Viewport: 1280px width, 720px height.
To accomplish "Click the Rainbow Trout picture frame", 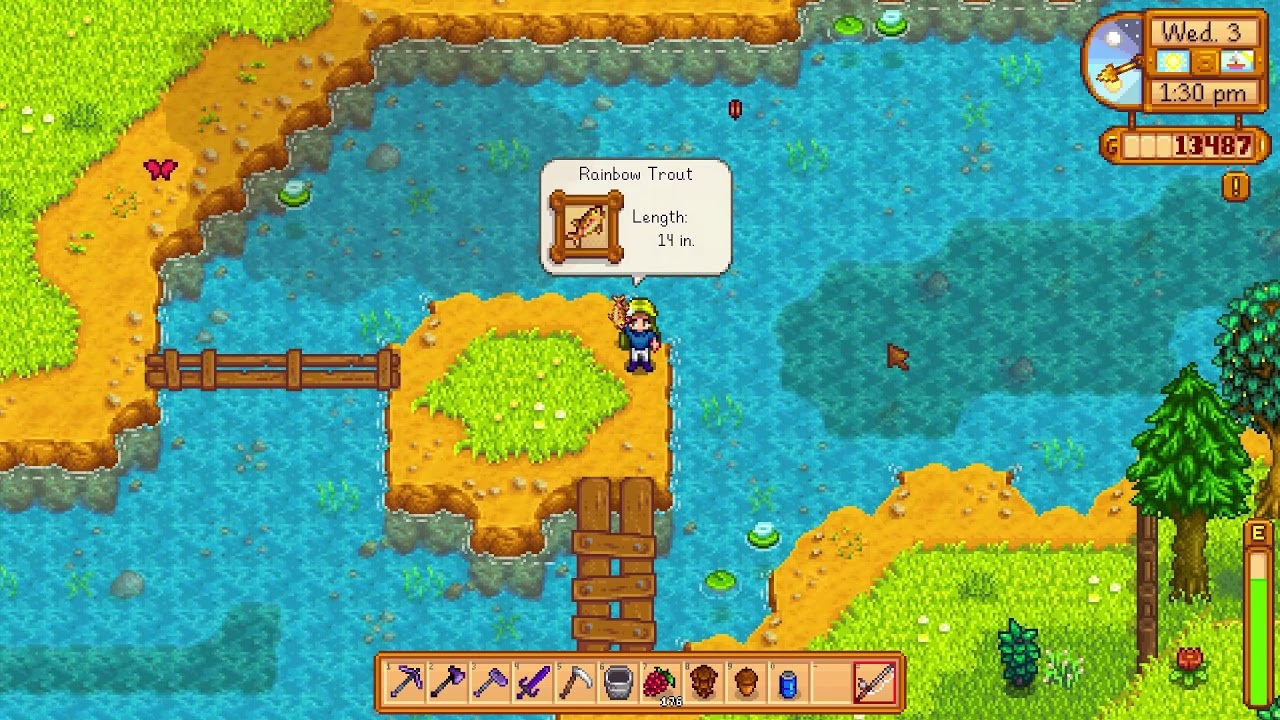I will [588, 228].
